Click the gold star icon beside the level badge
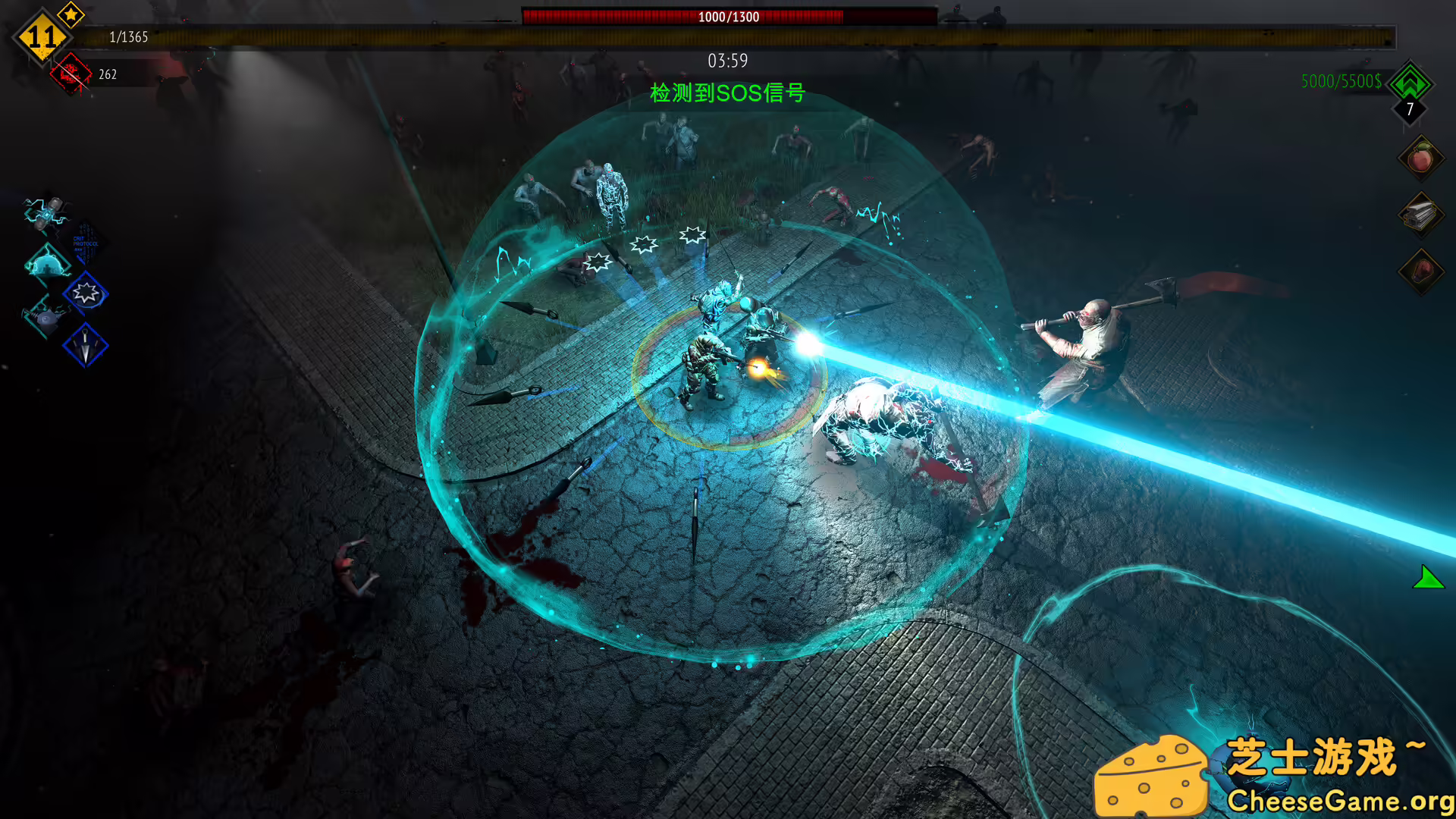 [x=70, y=14]
